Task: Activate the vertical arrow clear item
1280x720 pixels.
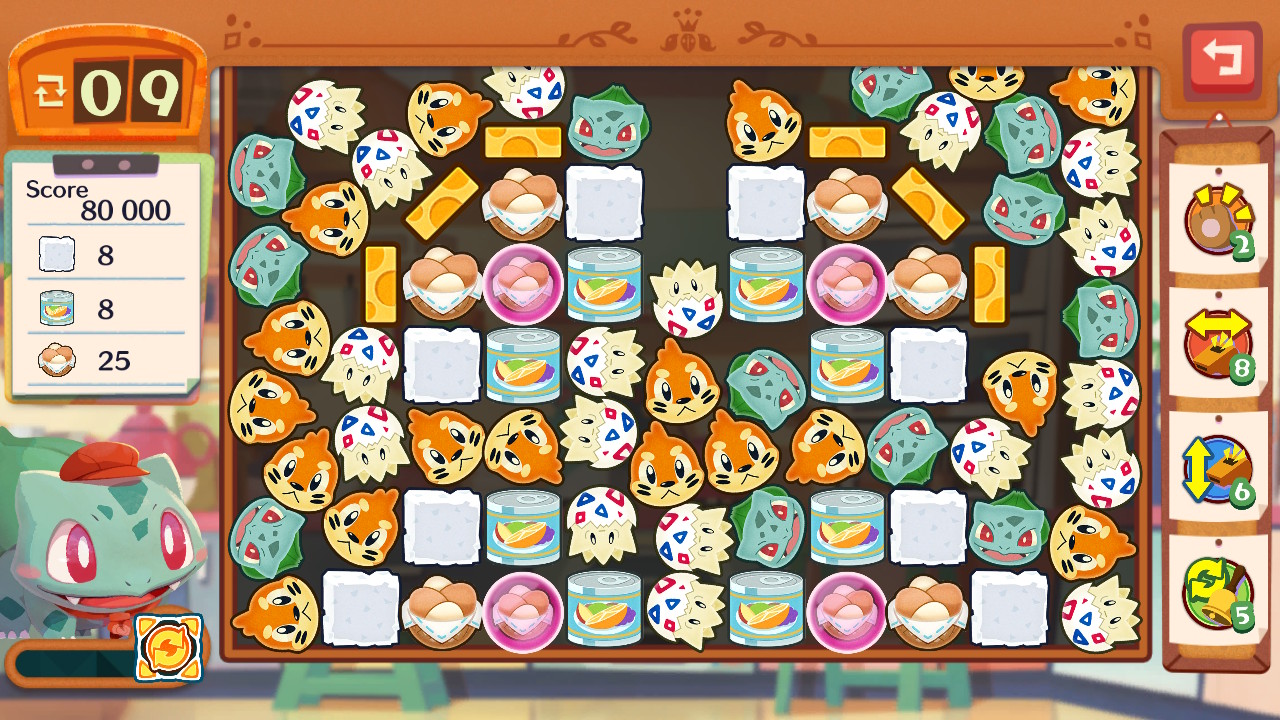Action: (1217, 468)
